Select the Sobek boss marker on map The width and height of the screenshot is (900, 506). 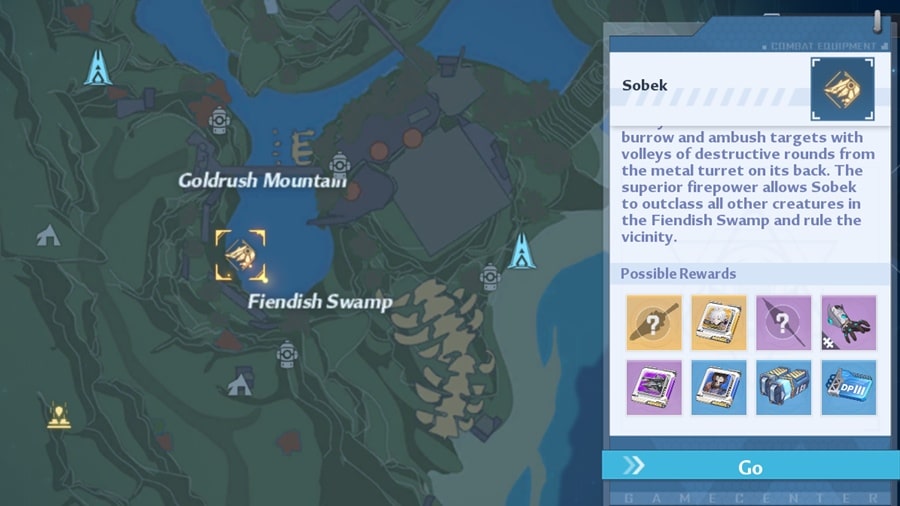(241, 255)
